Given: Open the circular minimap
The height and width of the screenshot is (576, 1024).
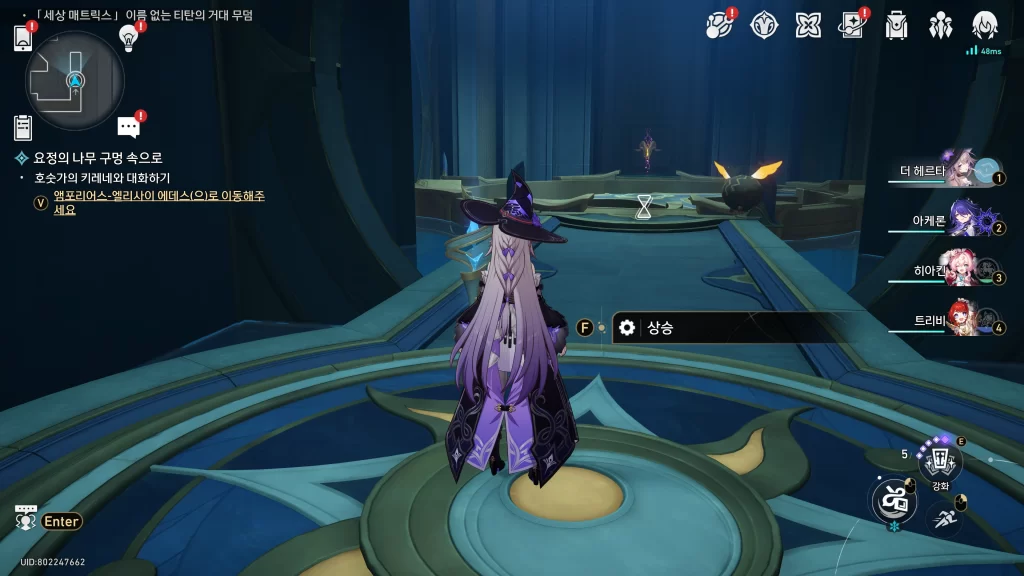Looking at the screenshot, I should point(75,80).
